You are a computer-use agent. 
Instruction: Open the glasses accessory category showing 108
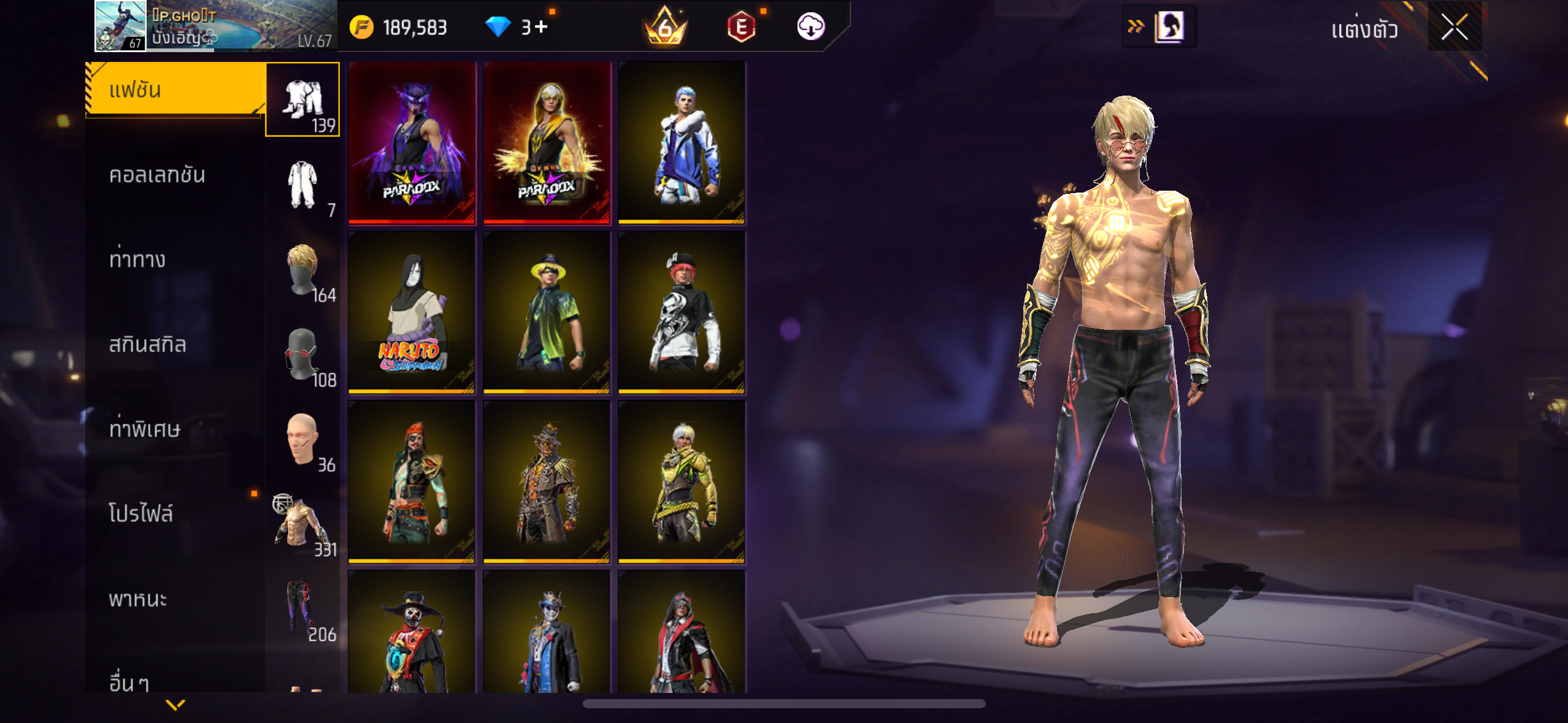[x=302, y=354]
